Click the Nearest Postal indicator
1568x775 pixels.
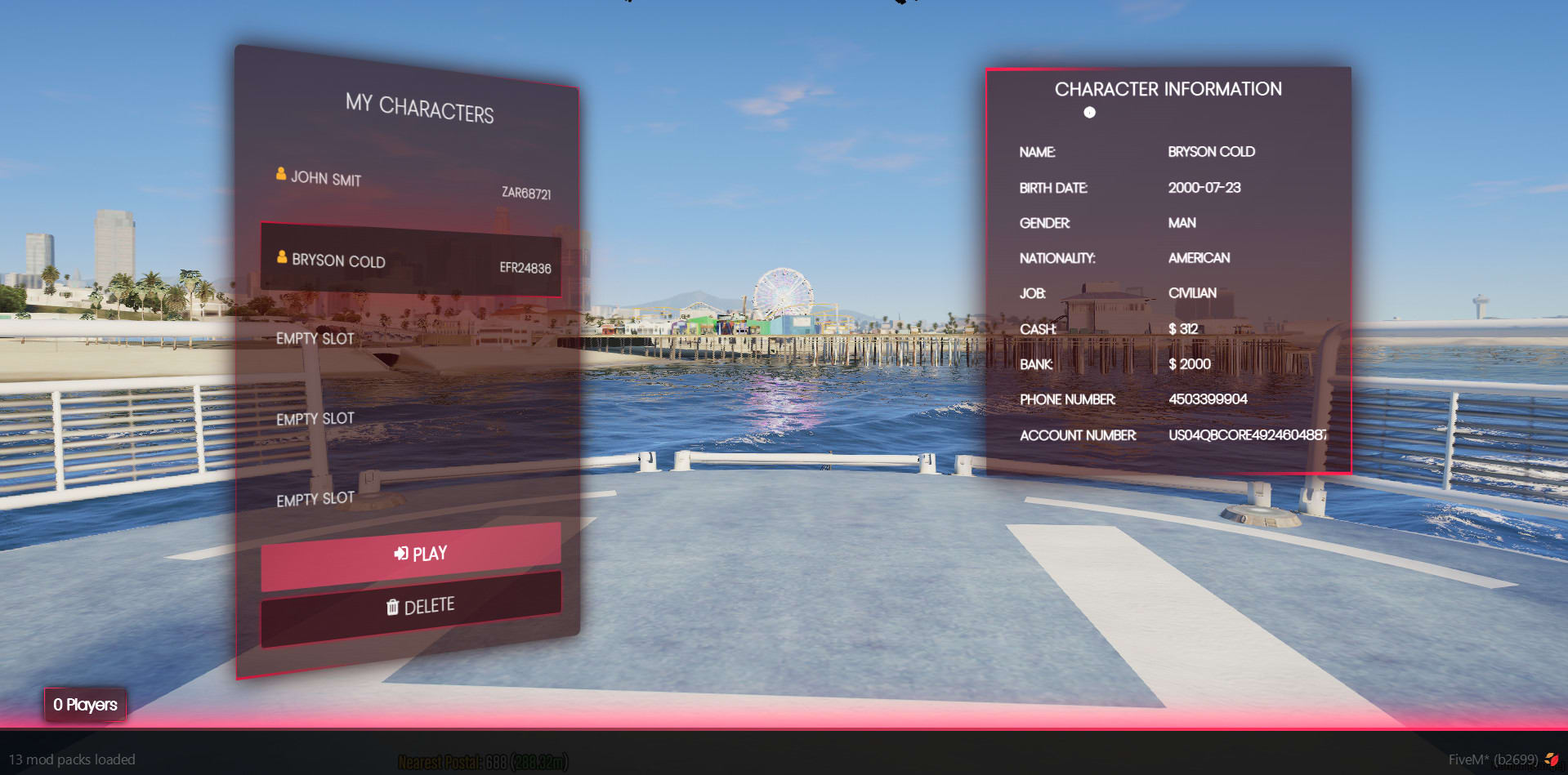coord(482,761)
